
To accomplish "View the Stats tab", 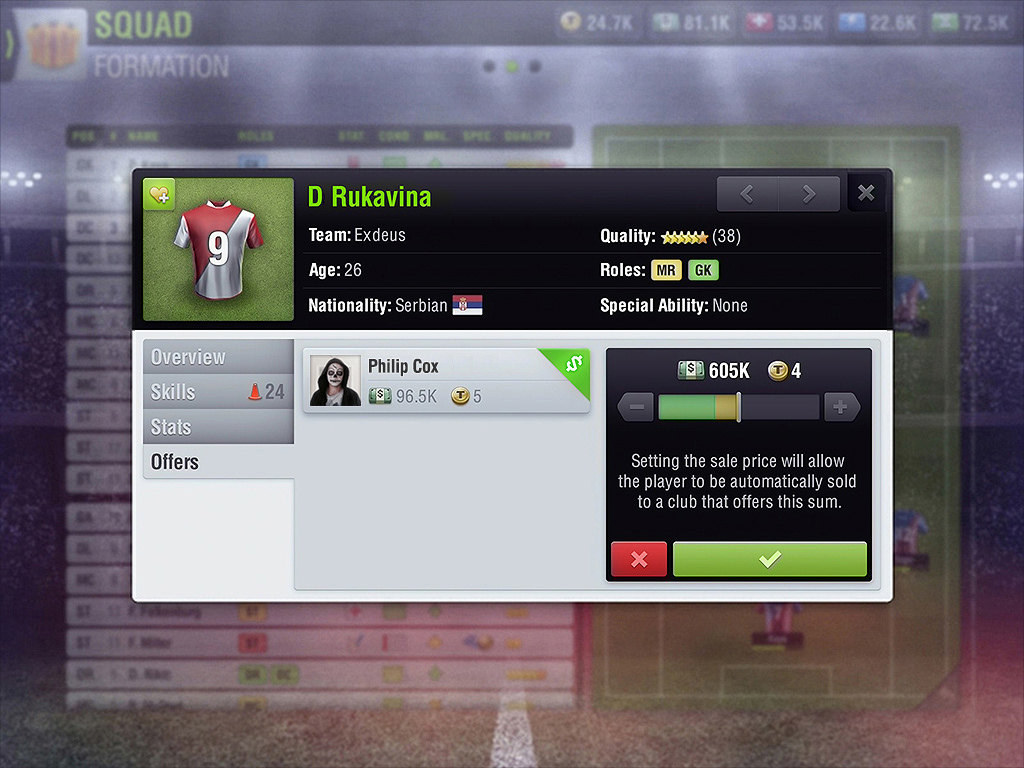I will [x=218, y=427].
